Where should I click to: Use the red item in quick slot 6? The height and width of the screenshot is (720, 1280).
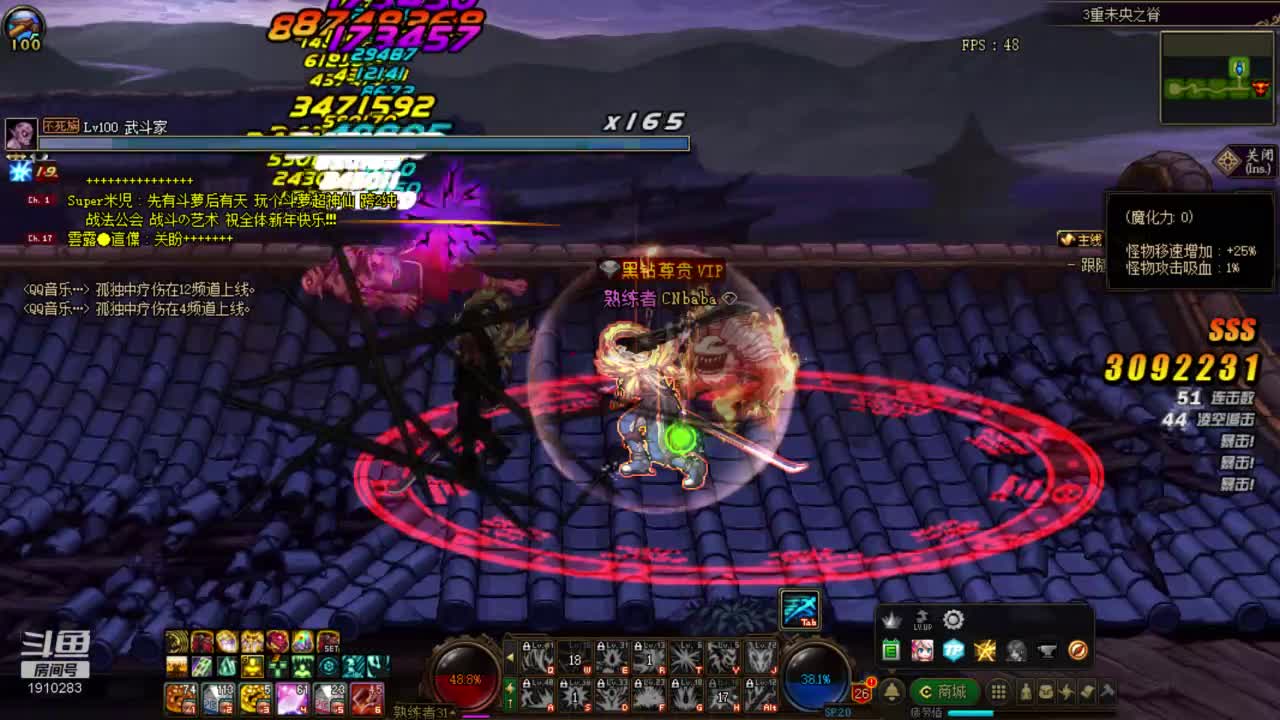point(366,697)
